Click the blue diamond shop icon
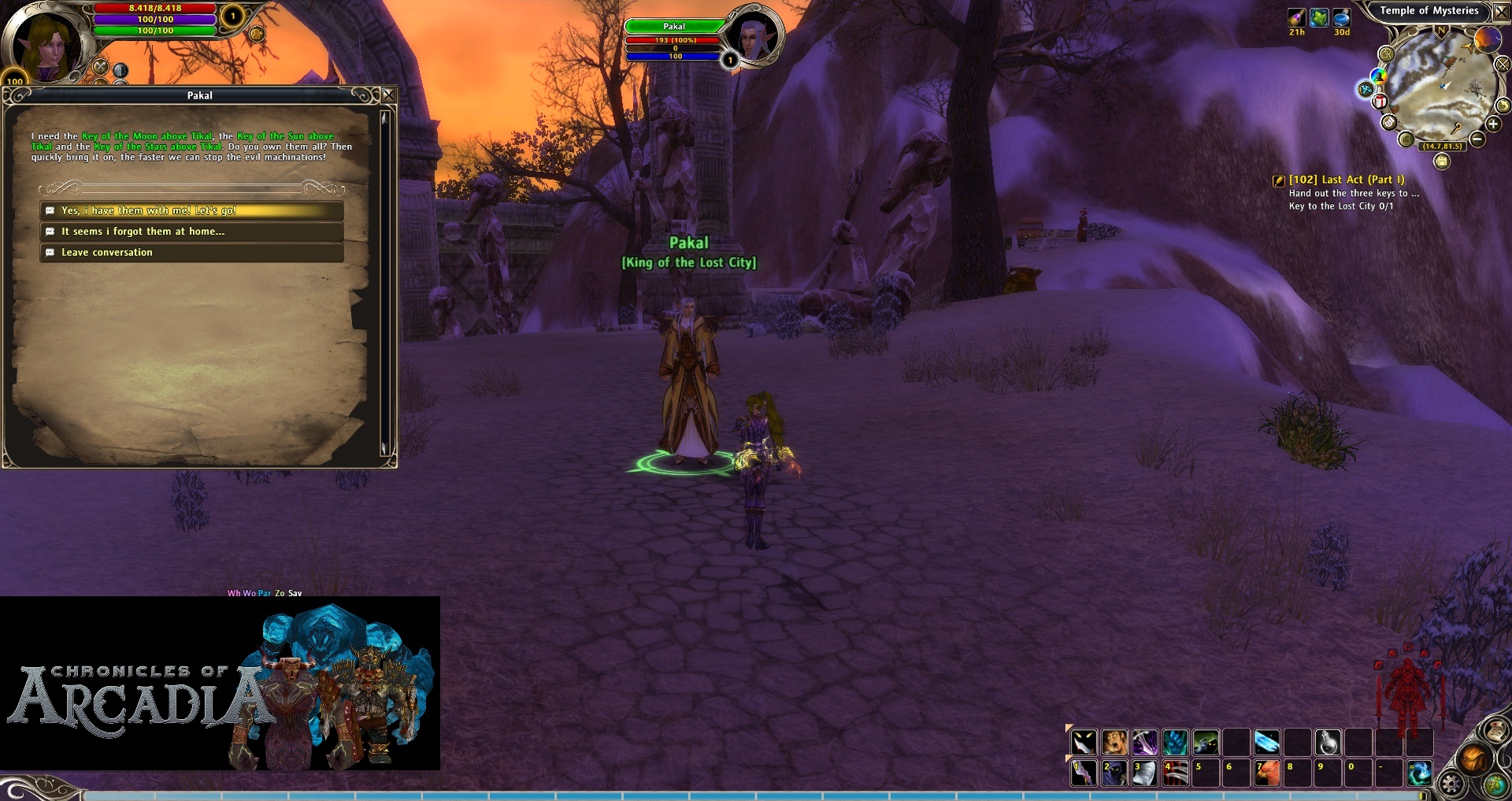Viewport: 1512px width, 801px height. (1366, 89)
